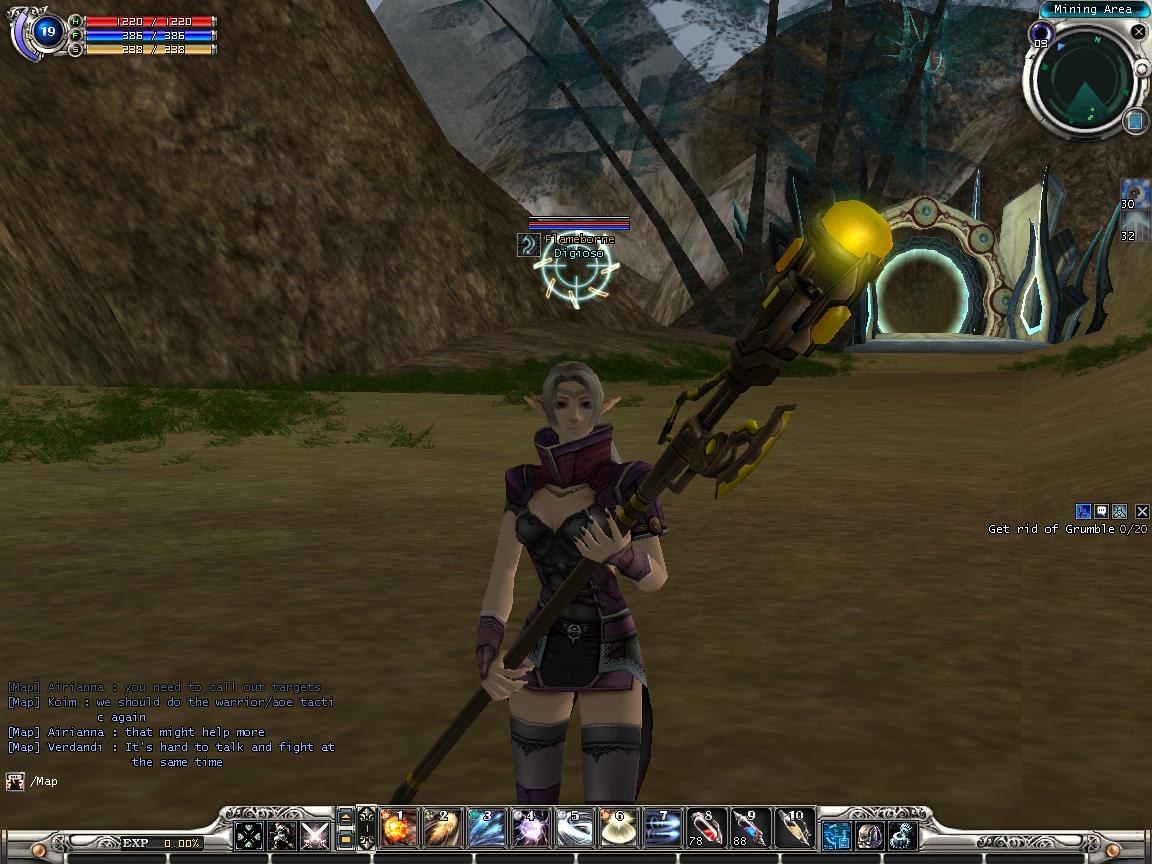This screenshot has height=864, width=1152.
Task: Activate the fire explosion skill in slot 1
Action: click(x=399, y=828)
